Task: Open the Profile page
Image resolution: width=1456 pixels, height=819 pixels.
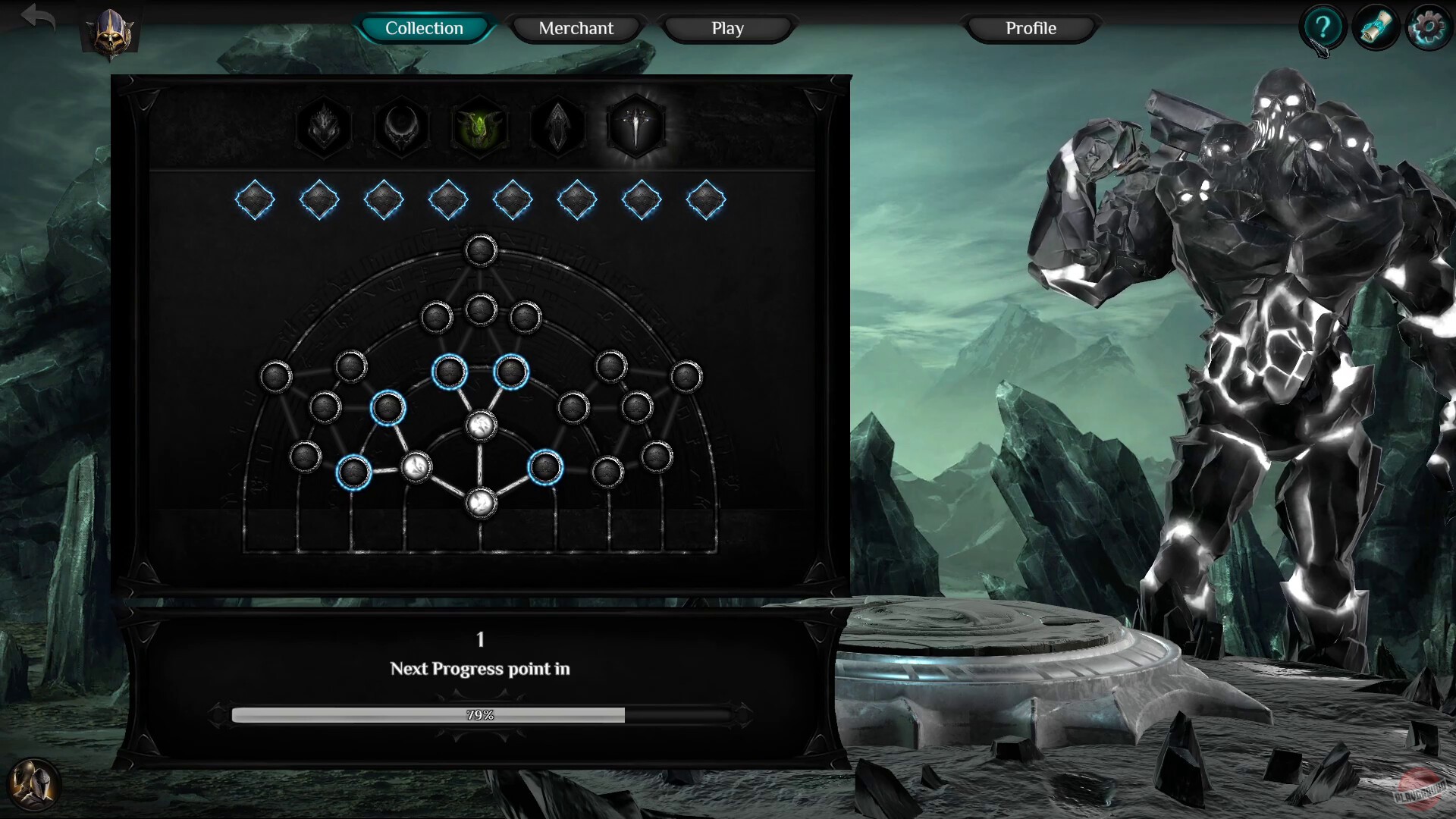Action: (1030, 28)
